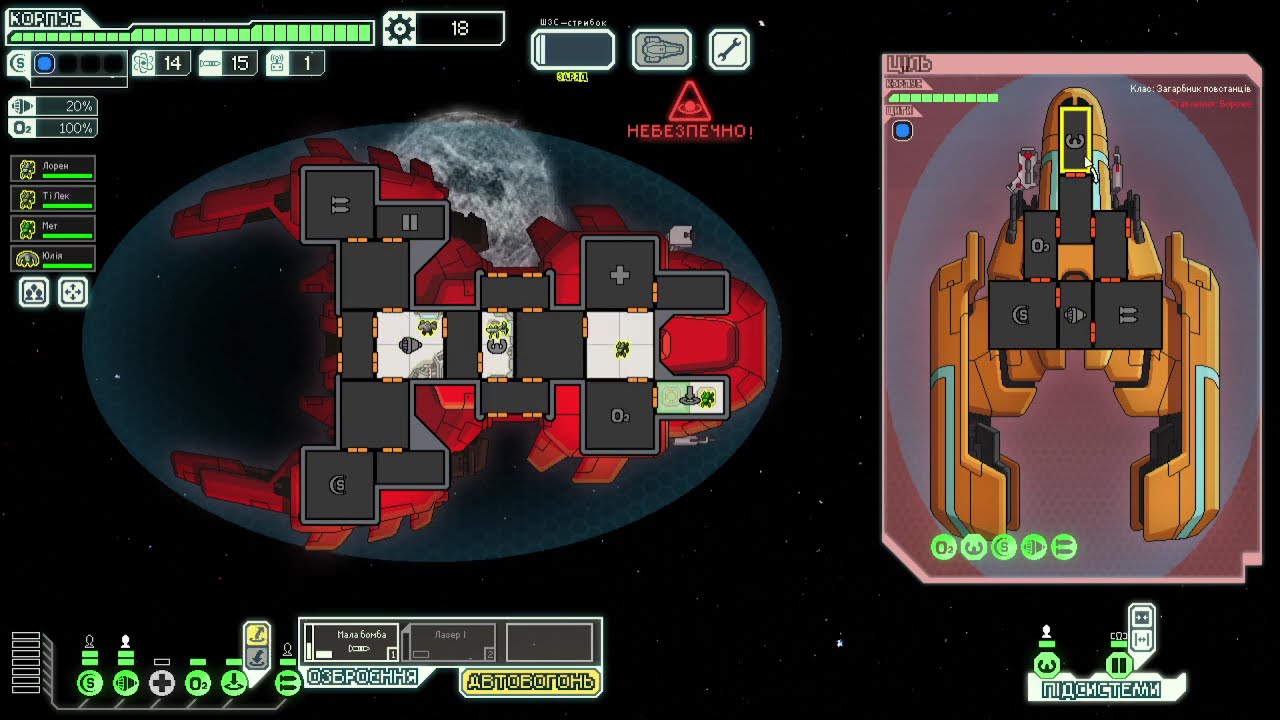Click the shields system power icon
Screen dimensions: 1280x720
pos(90,683)
